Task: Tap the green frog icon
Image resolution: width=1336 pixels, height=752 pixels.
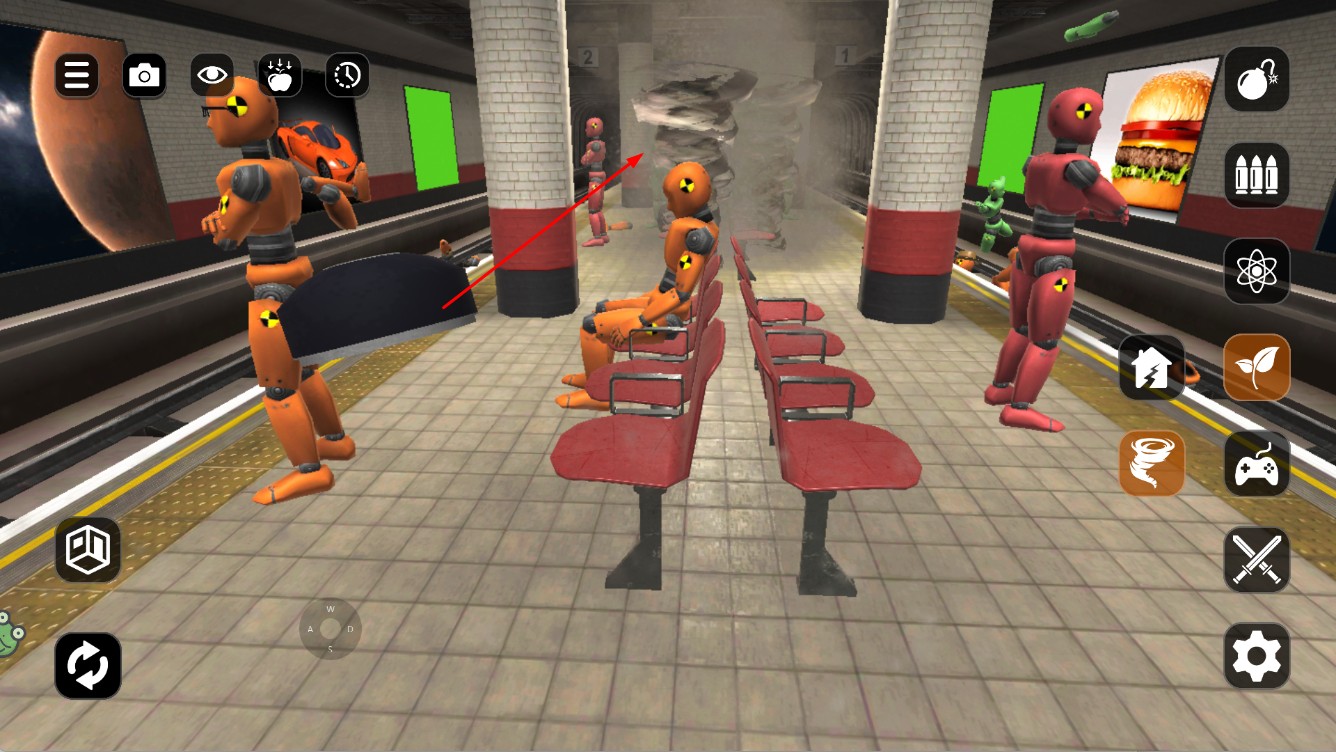Action: pos(9,634)
